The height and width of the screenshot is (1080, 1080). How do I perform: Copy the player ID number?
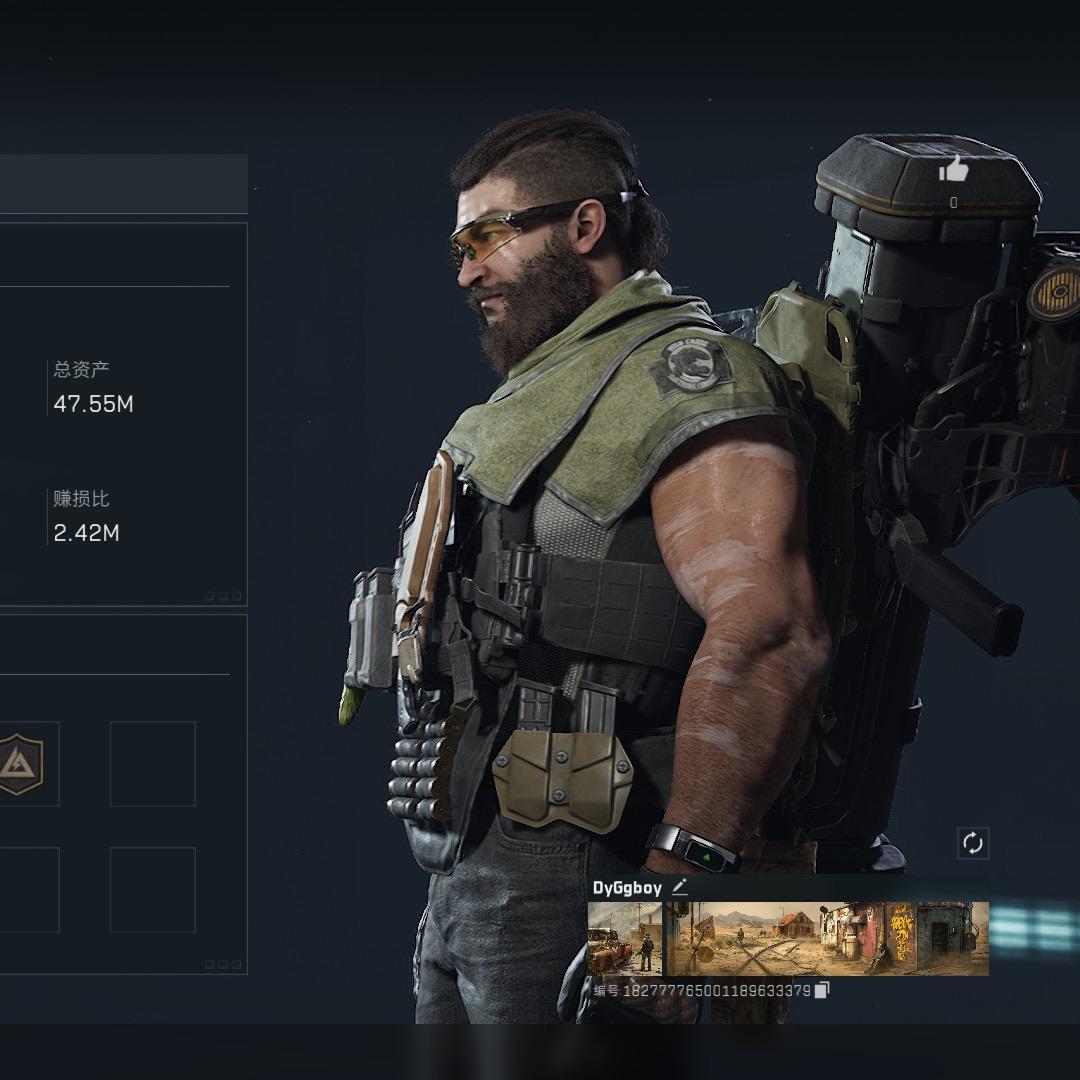pyautogui.click(x=822, y=990)
